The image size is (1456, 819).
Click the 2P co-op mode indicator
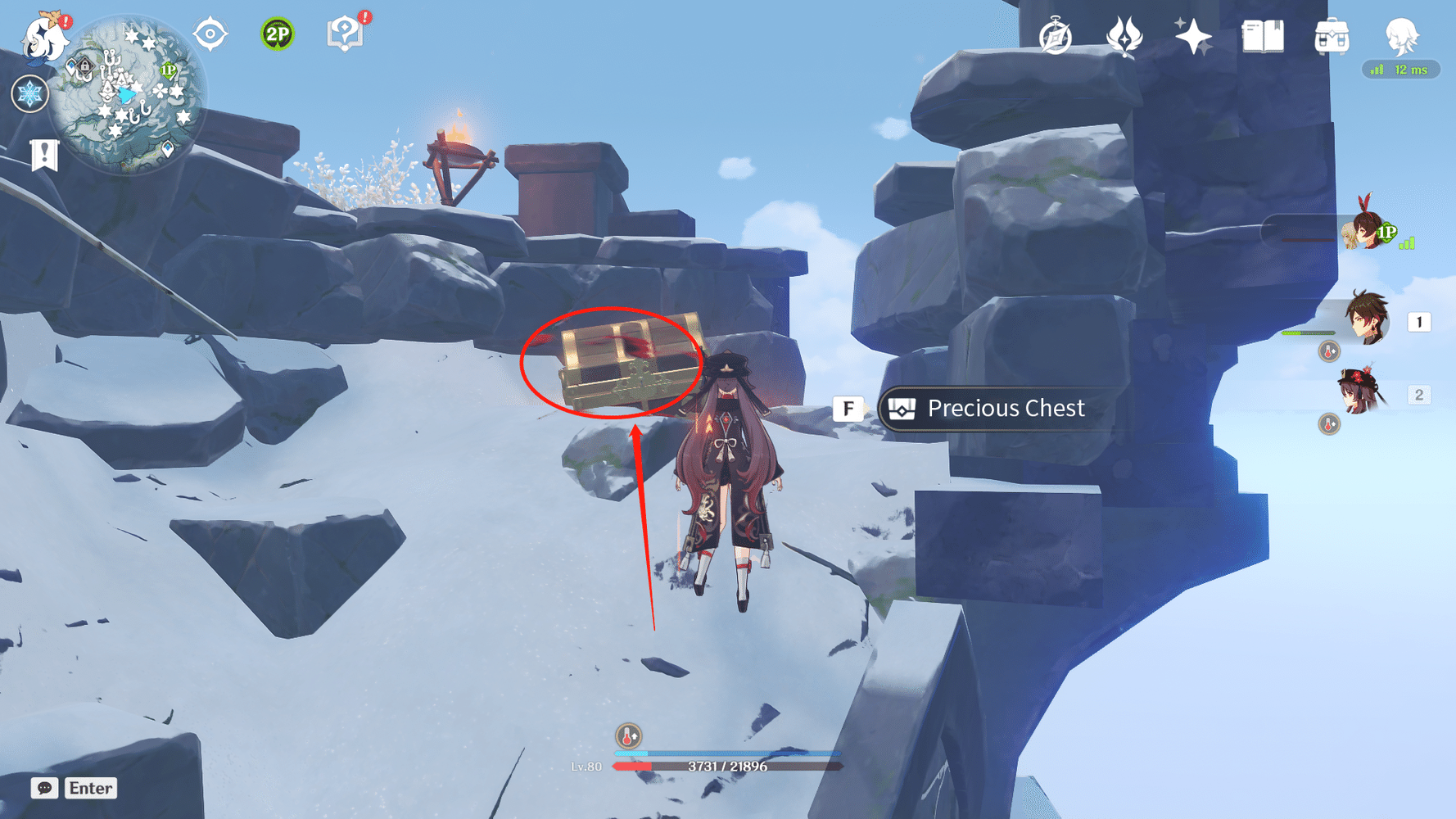click(276, 33)
